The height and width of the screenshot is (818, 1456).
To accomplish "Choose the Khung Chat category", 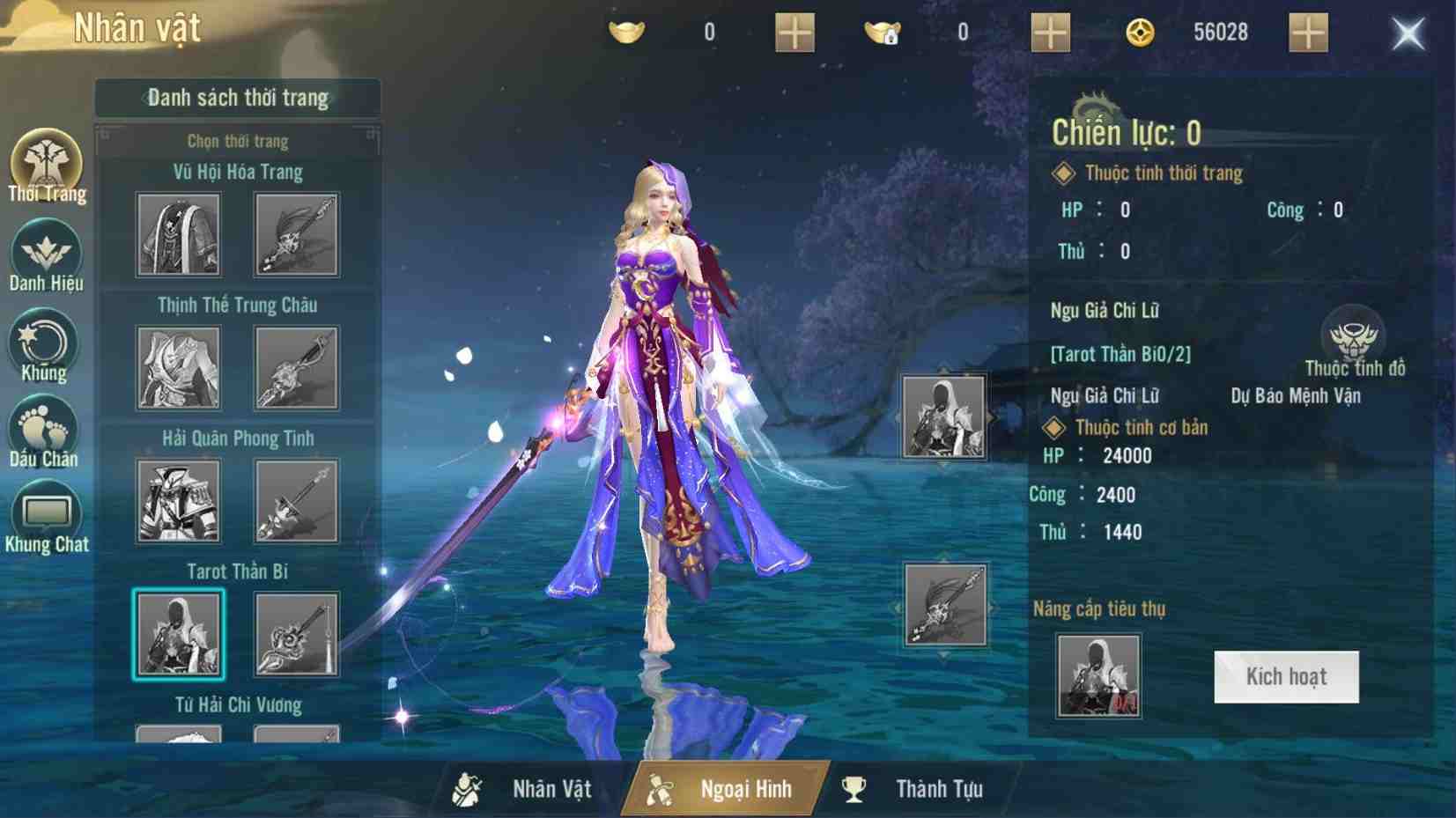I will [x=47, y=518].
